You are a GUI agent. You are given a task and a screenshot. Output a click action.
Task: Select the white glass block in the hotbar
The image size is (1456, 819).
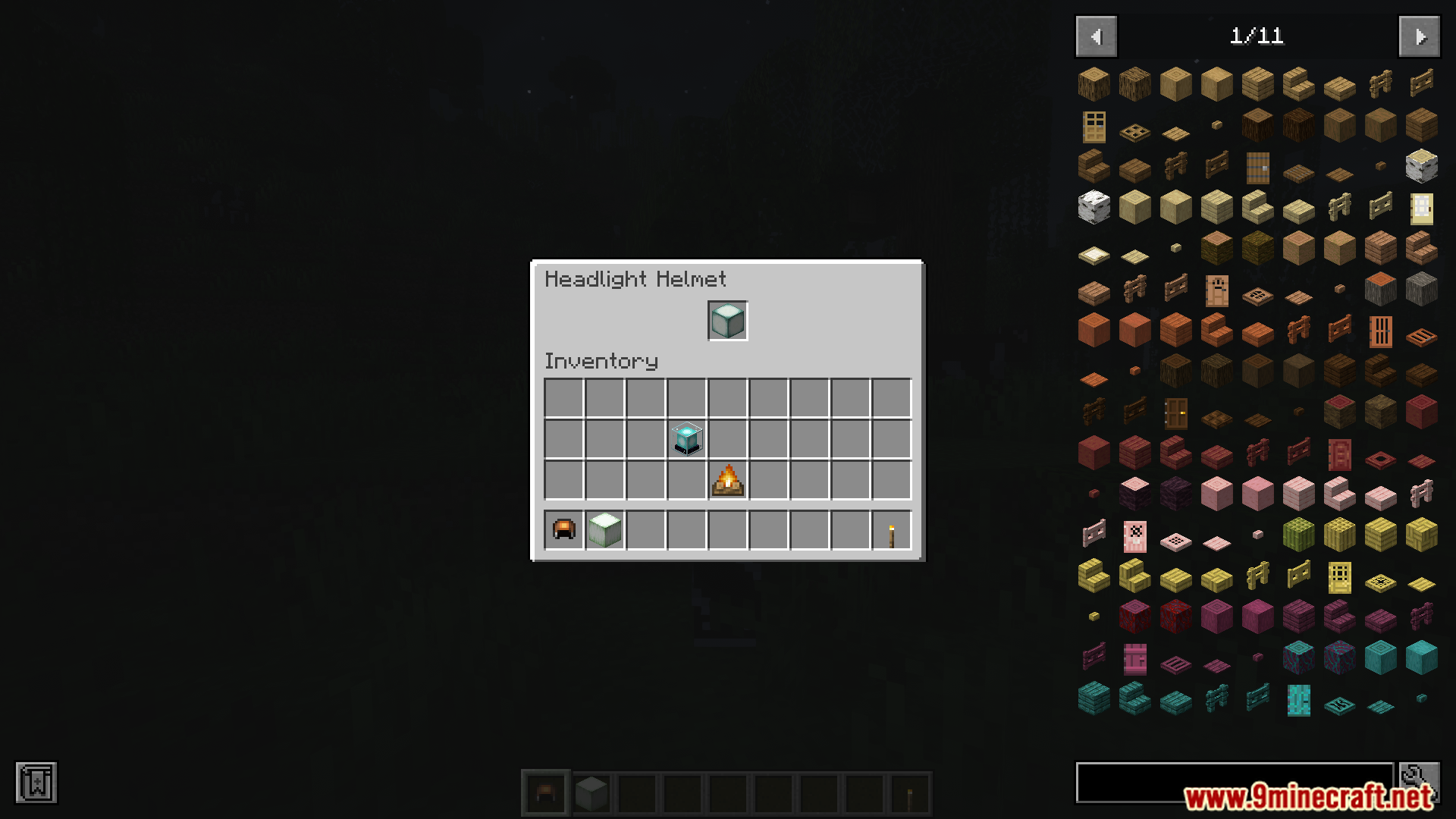(x=605, y=529)
